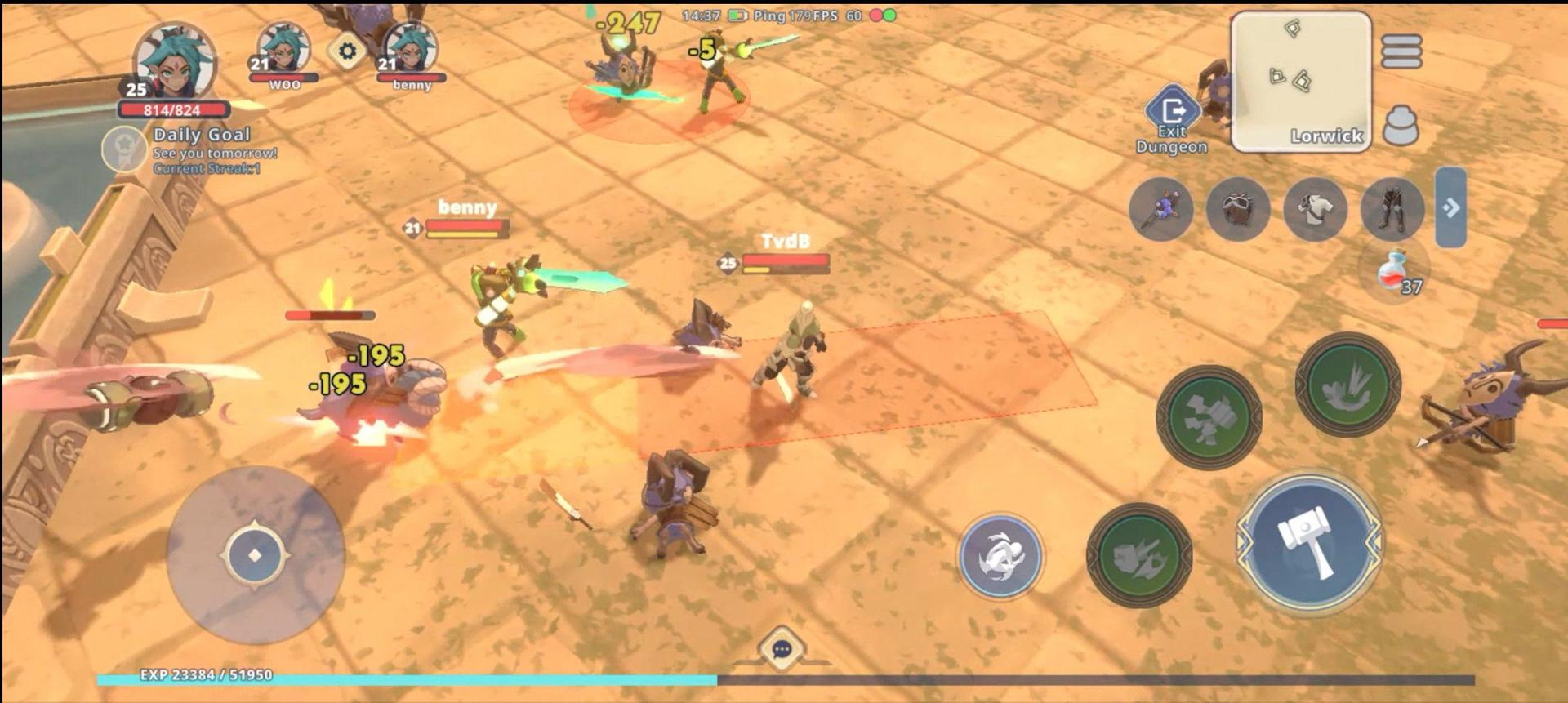Open the chat speech bubble
Screen dimensions: 1568x703
[781, 649]
